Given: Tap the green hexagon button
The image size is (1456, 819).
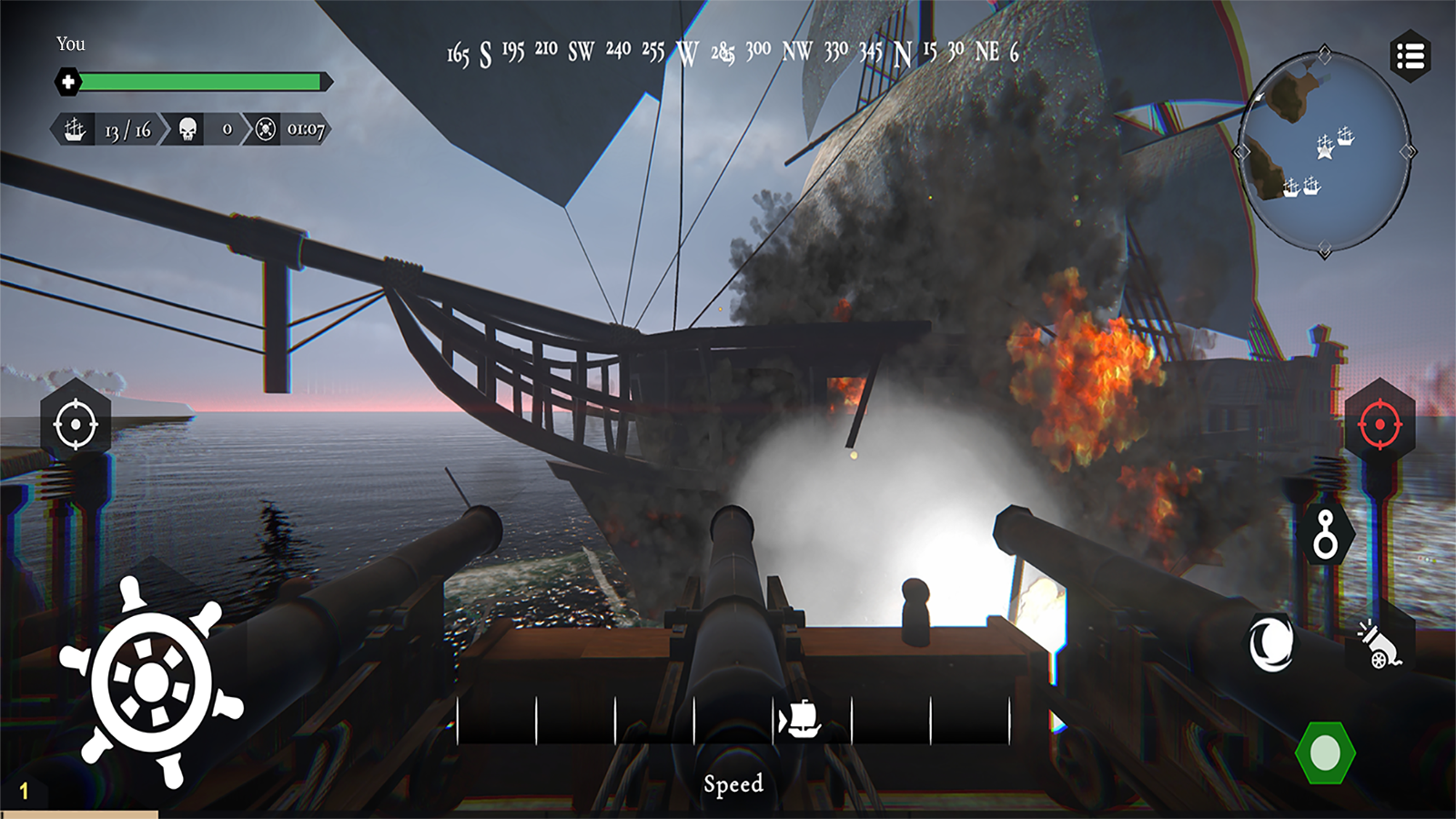Looking at the screenshot, I should (x=1325, y=753).
